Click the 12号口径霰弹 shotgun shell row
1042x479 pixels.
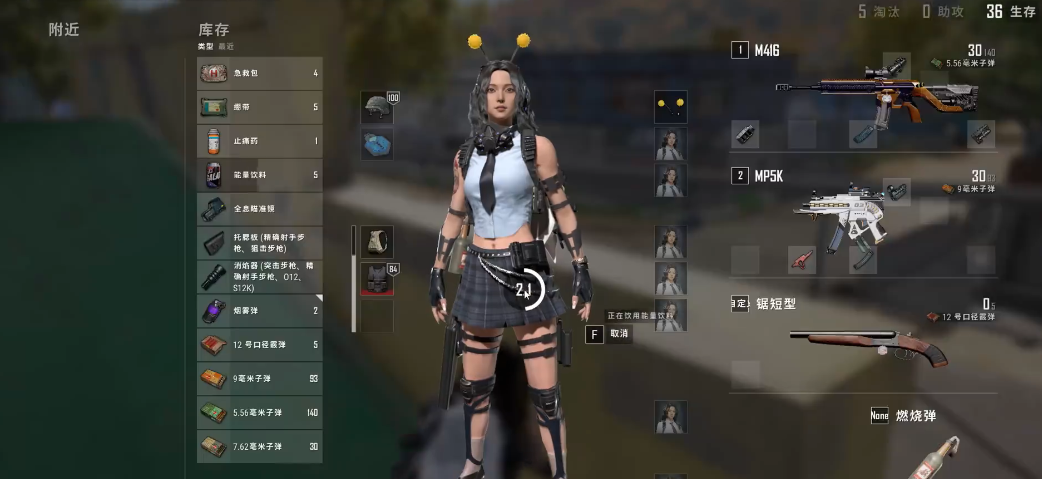click(259, 345)
